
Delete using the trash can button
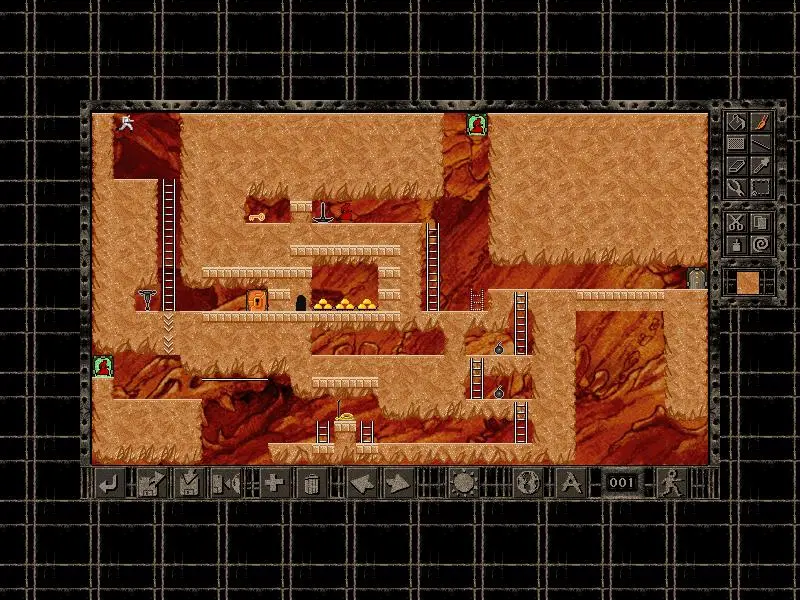311,484
